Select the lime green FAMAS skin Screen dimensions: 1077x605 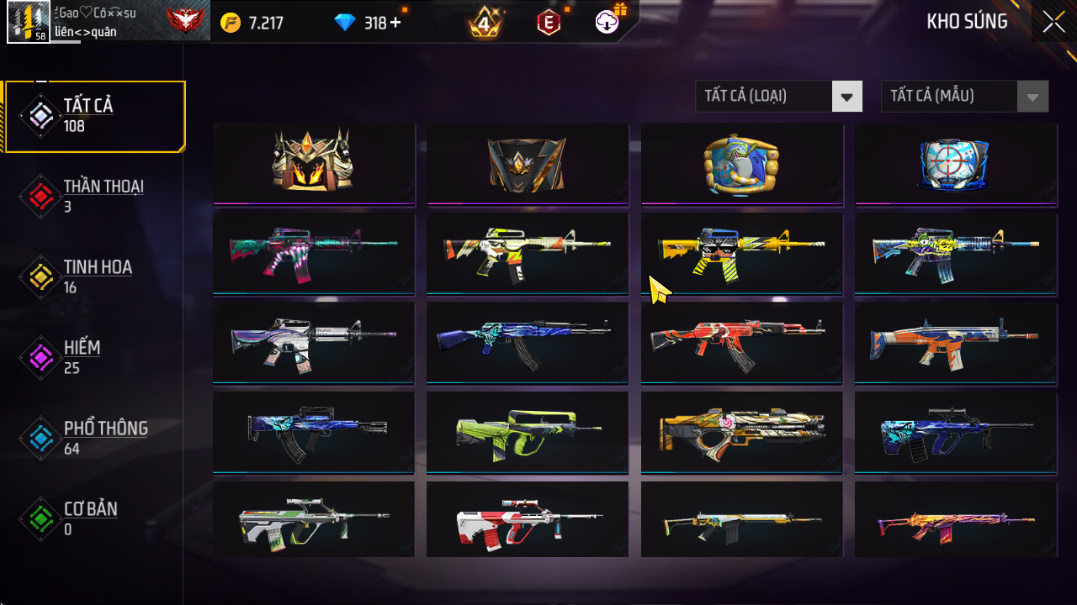(527, 431)
